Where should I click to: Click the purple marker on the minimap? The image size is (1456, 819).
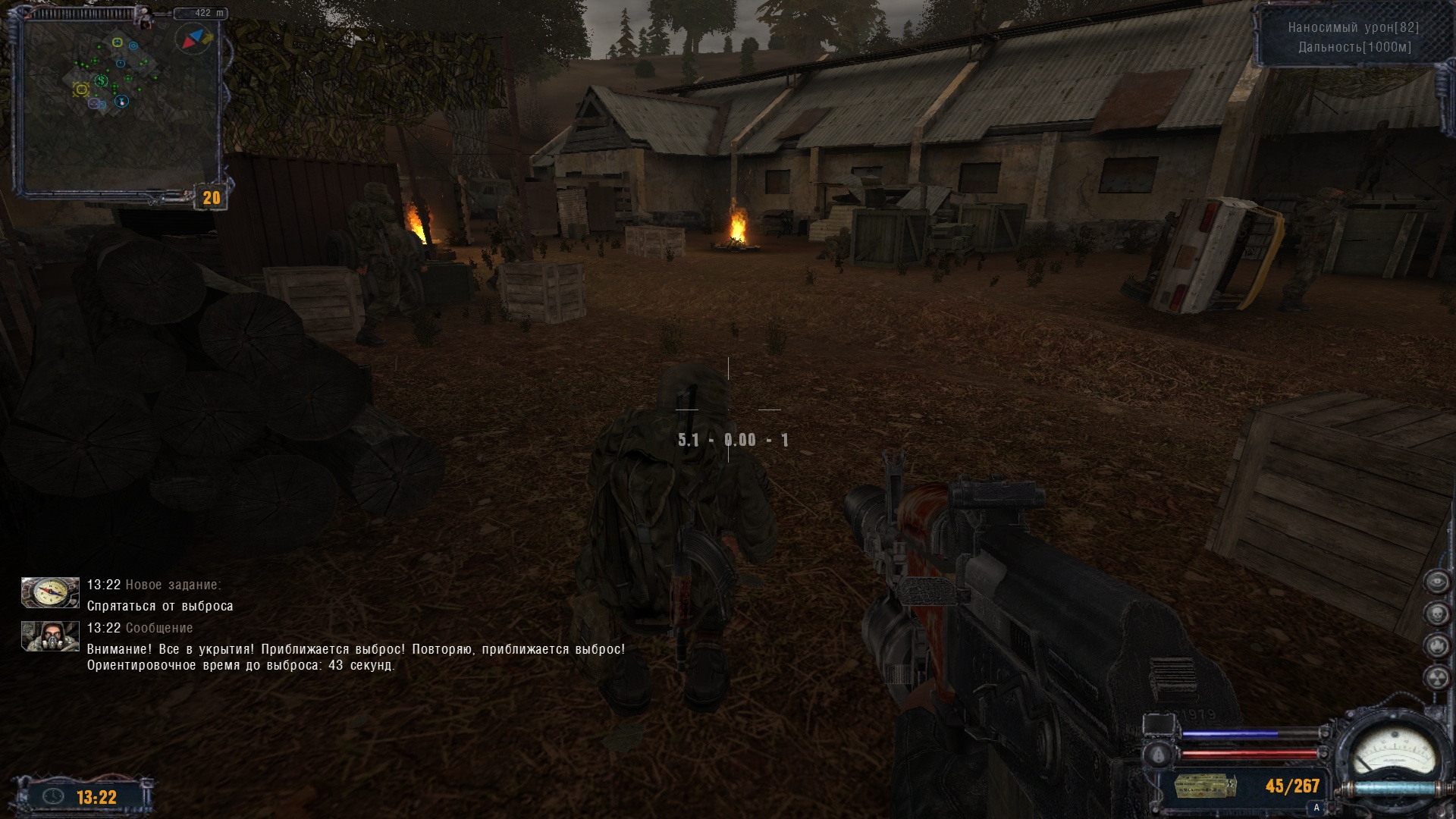[x=94, y=103]
